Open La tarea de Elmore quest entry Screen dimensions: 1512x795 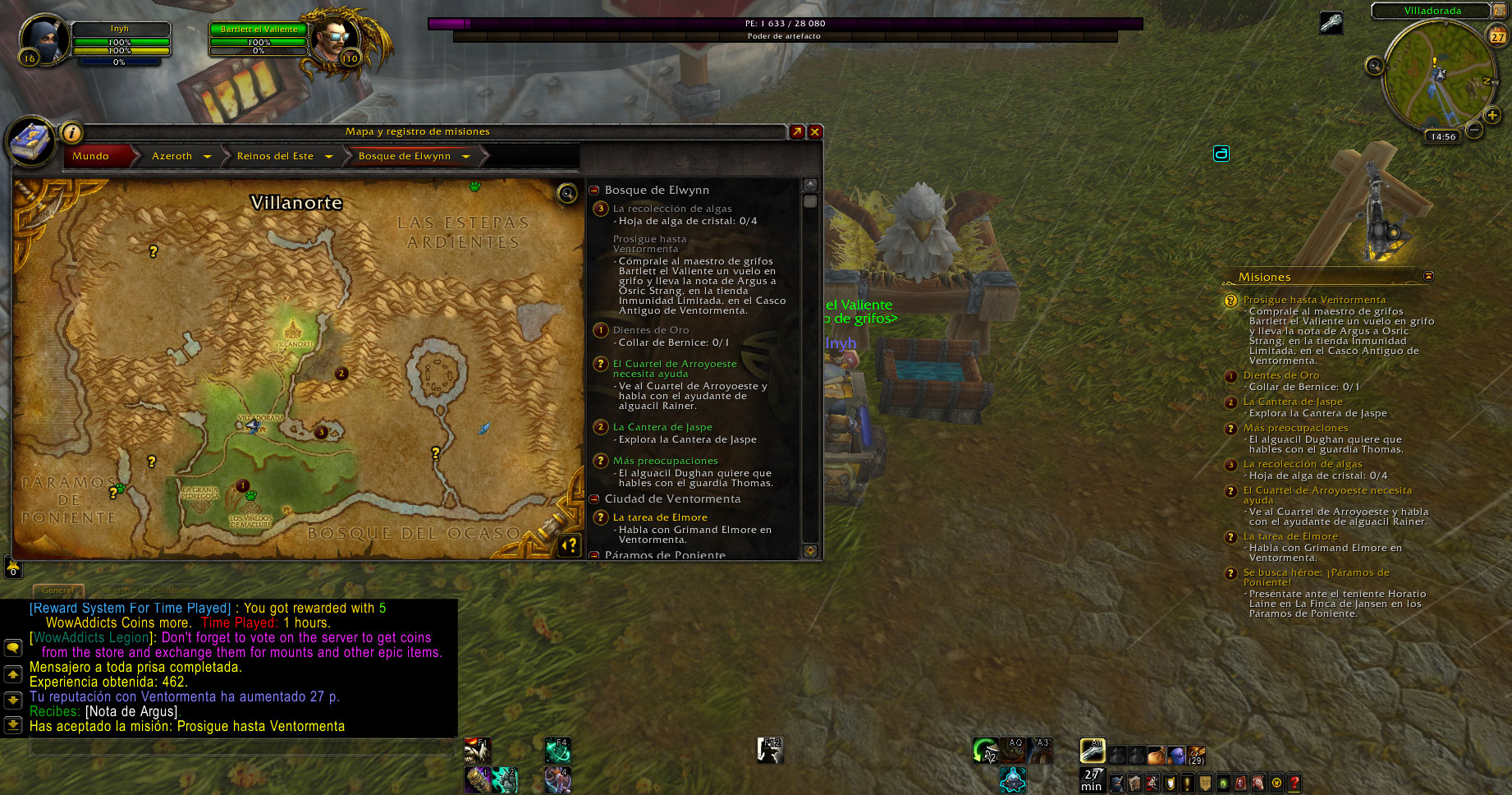660,517
